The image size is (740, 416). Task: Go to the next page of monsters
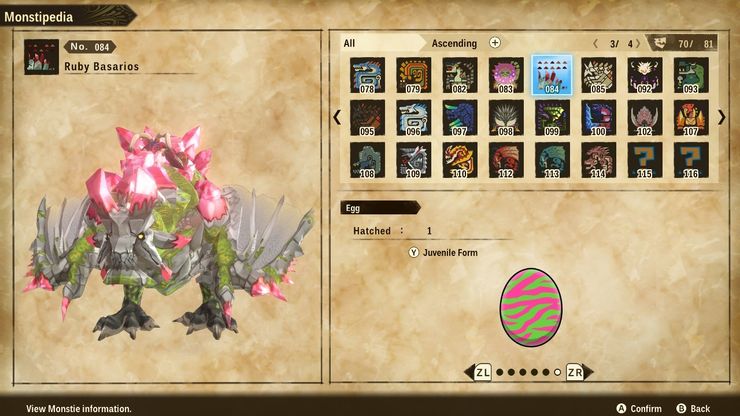[722, 117]
